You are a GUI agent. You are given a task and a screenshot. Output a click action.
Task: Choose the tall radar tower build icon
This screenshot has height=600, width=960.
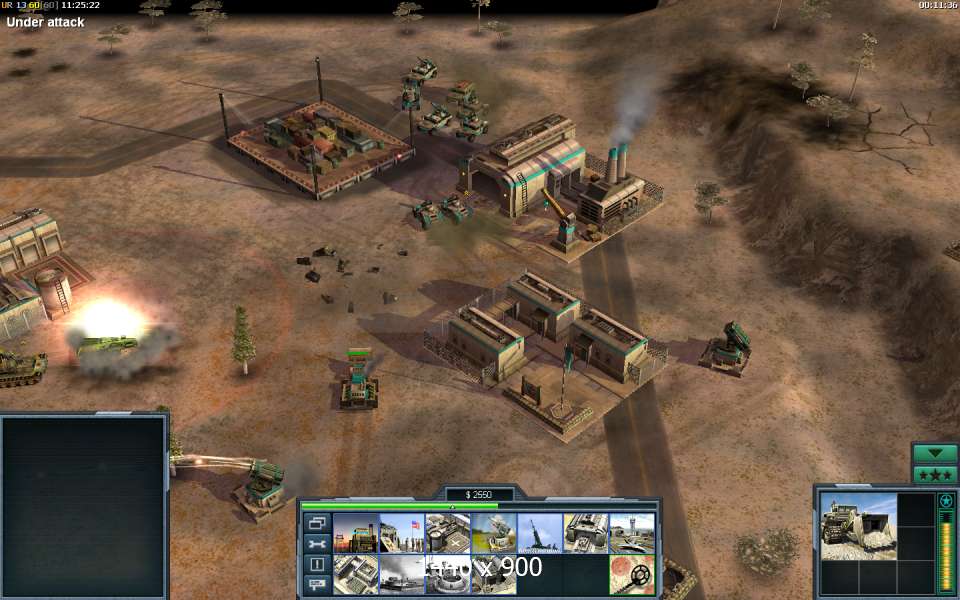pos(539,533)
